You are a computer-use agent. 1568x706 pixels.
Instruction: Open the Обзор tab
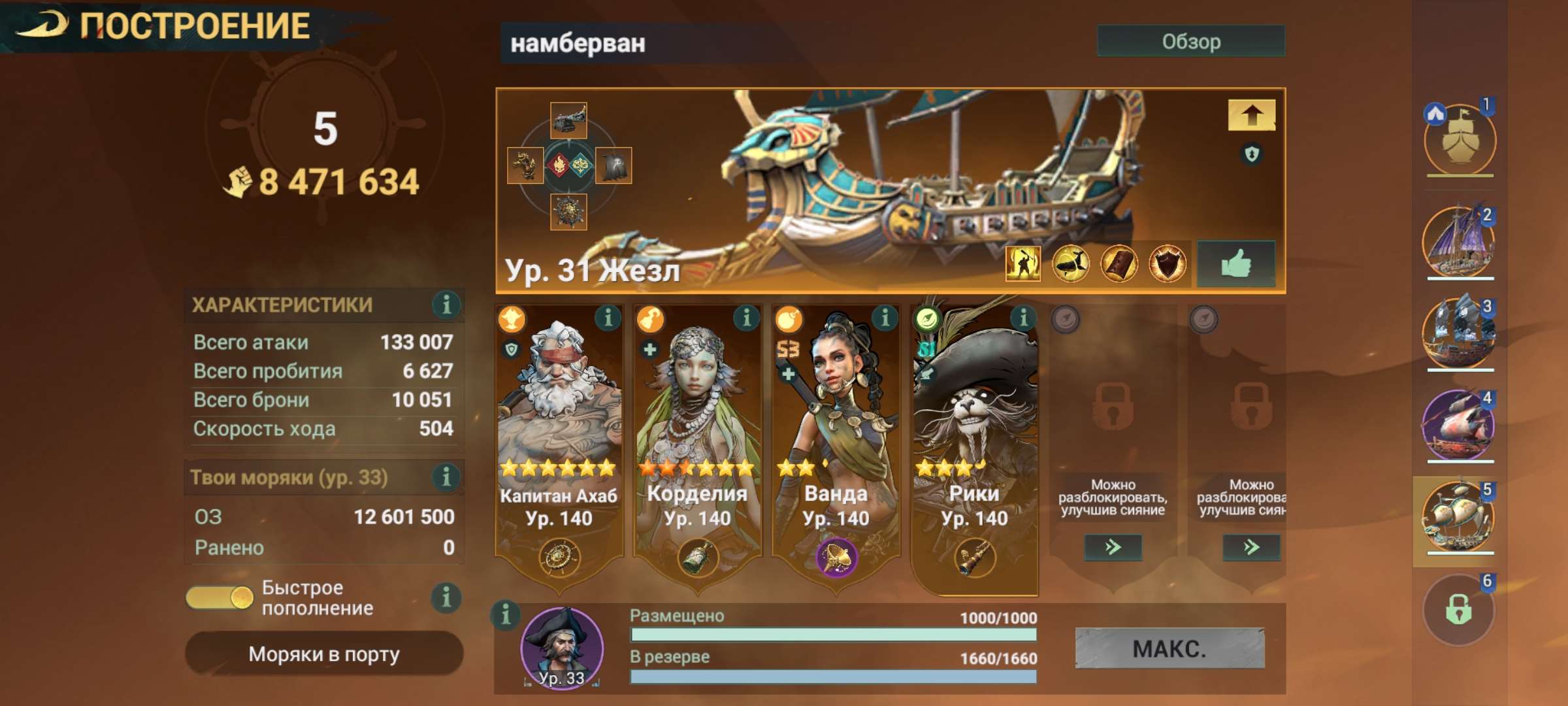(x=1190, y=41)
